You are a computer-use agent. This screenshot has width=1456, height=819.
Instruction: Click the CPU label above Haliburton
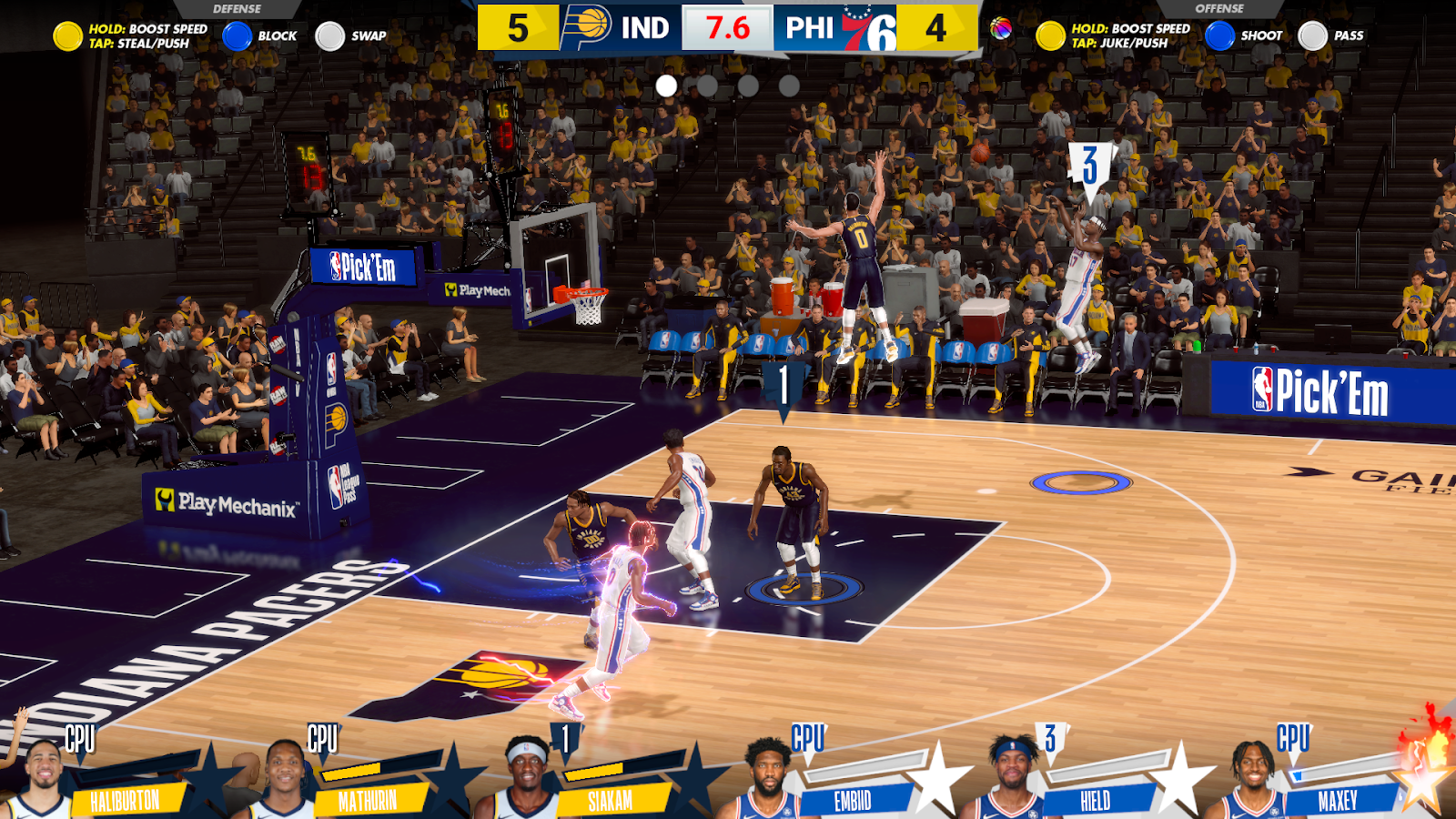click(x=82, y=739)
